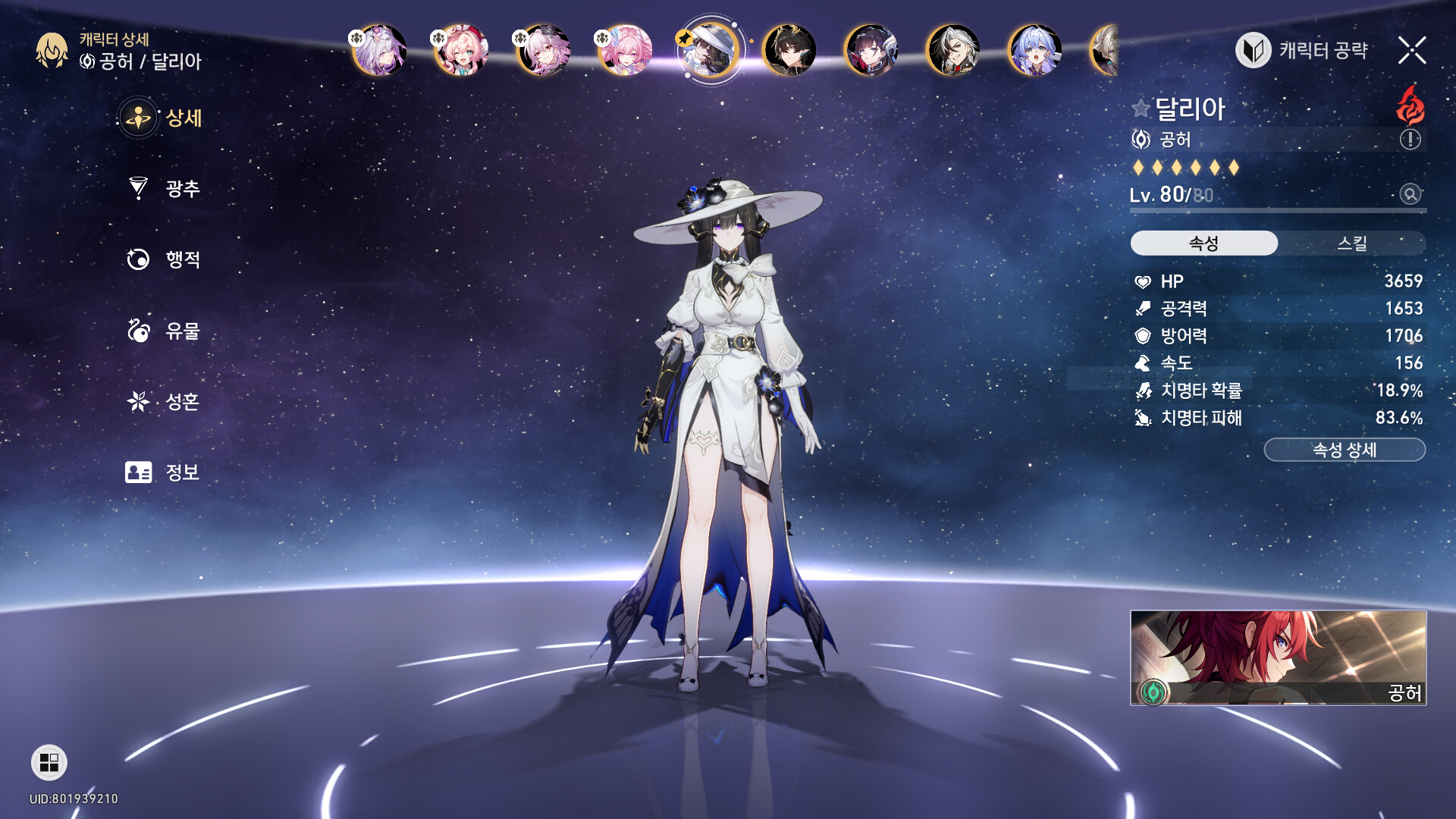
Task: Open the four-square grid button
Action: [x=49, y=763]
